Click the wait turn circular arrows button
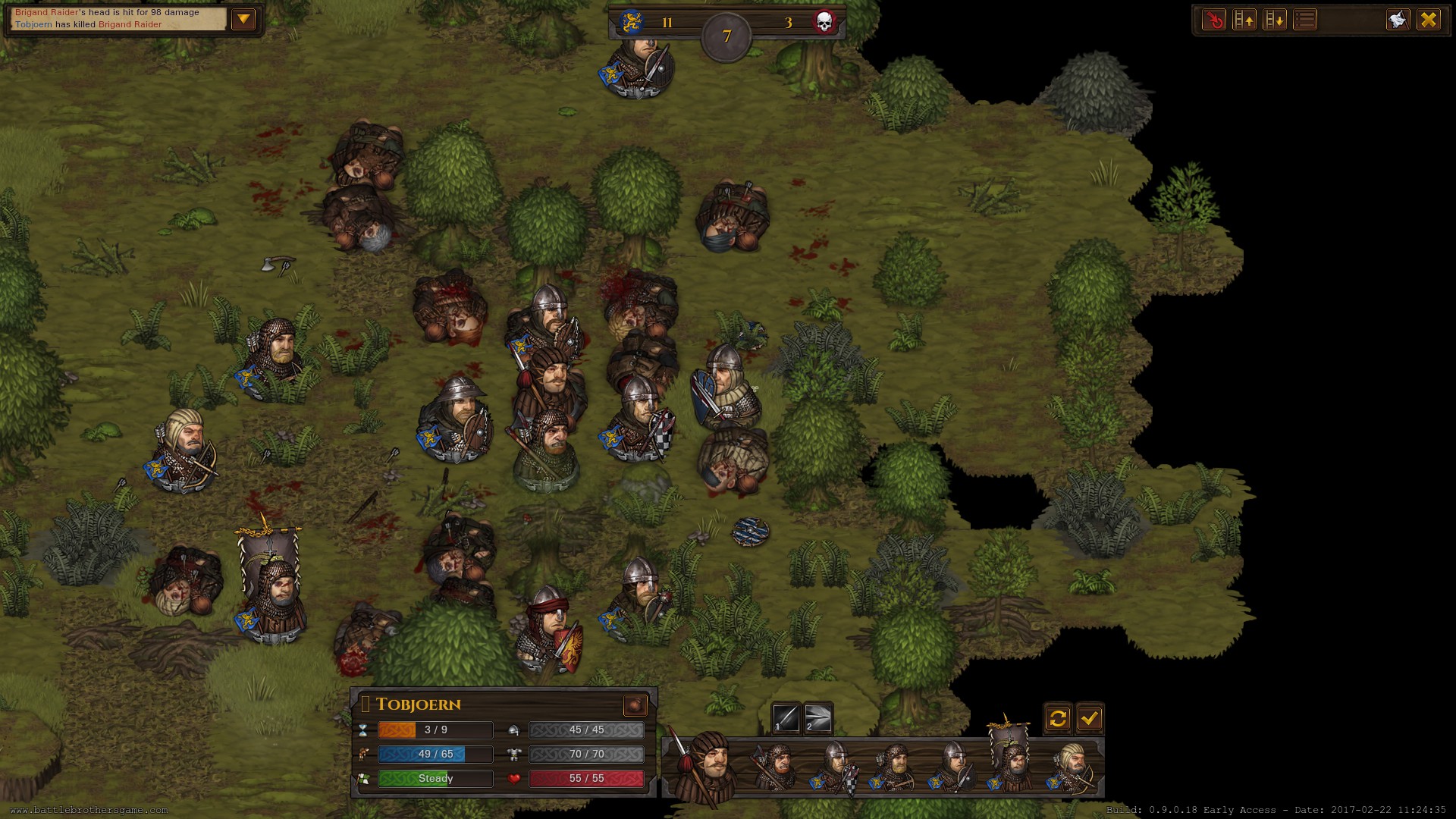Viewport: 1456px width, 819px height. (x=1058, y=718)
